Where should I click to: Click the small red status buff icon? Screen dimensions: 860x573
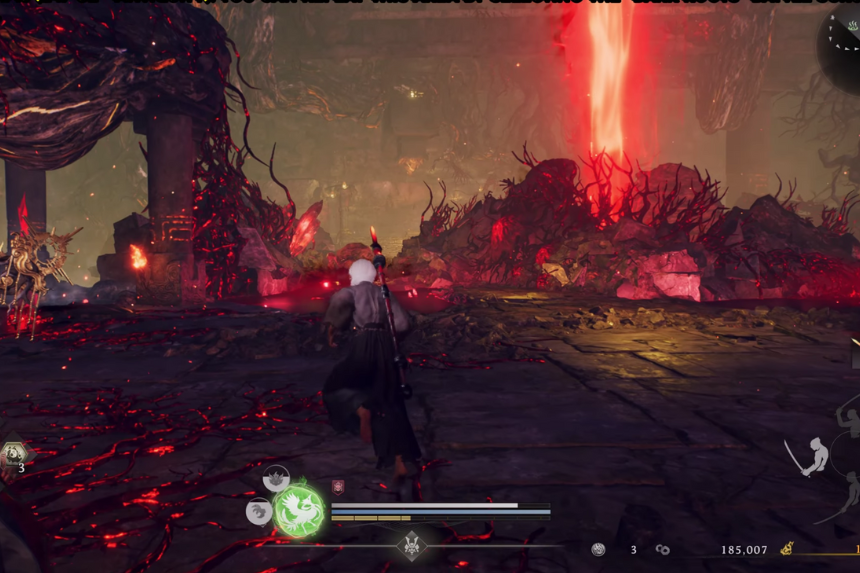coord(338,487)
